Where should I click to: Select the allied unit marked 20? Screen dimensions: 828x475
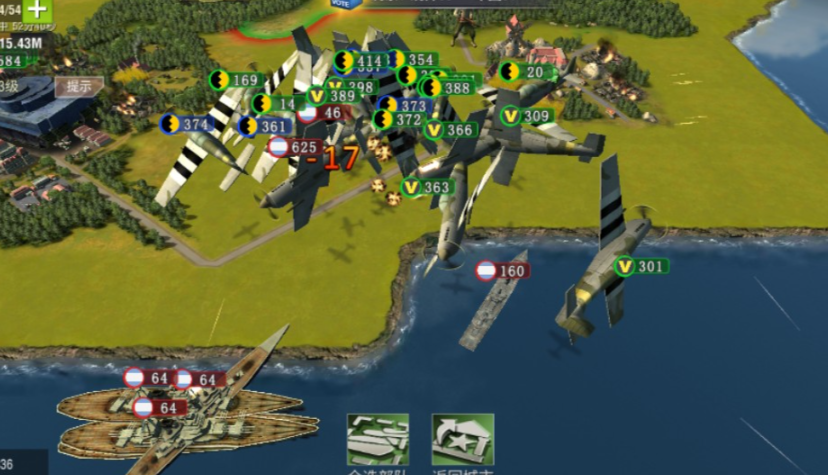pos(527,72)
